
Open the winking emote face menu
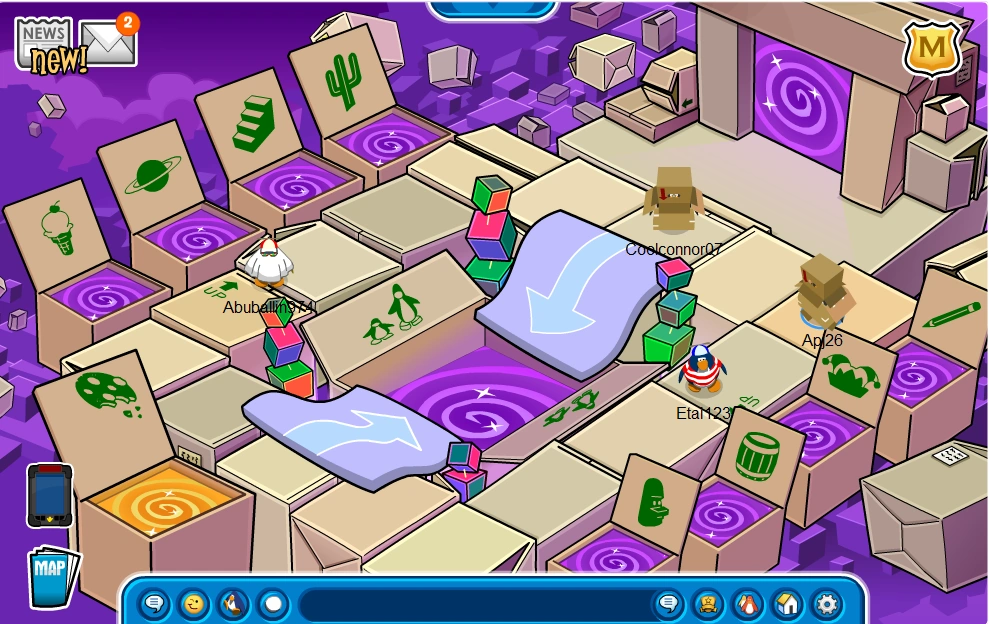tap(194, 604)
